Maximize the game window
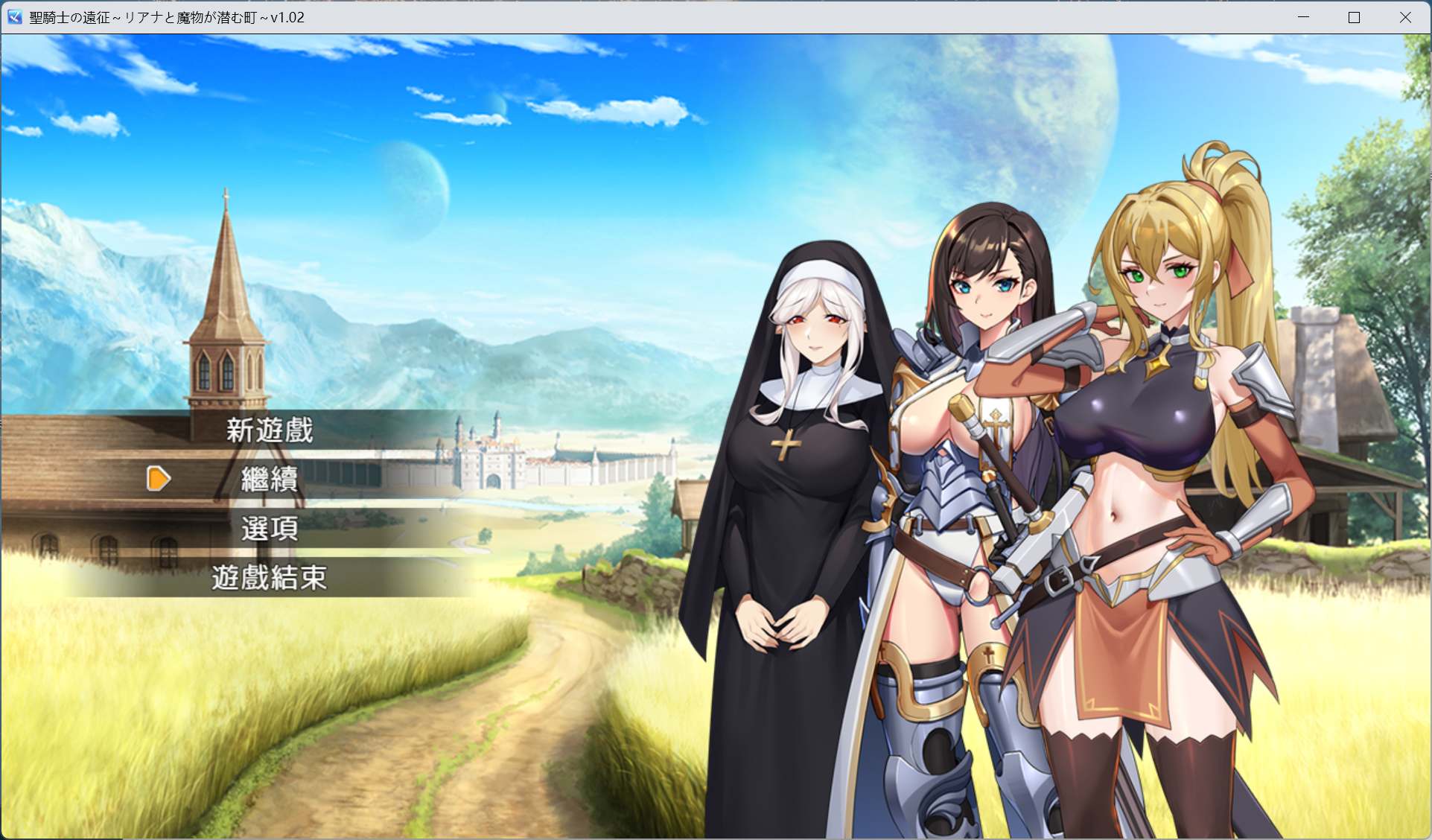Screen dimensions: 1432x840 (1353, 16)
